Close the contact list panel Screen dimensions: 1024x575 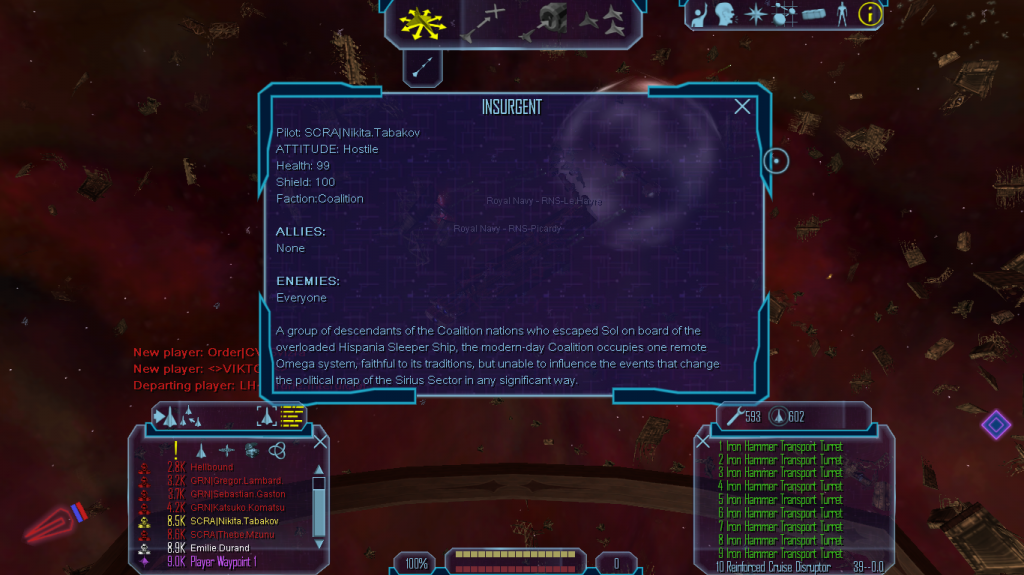[x=320, y=441]
